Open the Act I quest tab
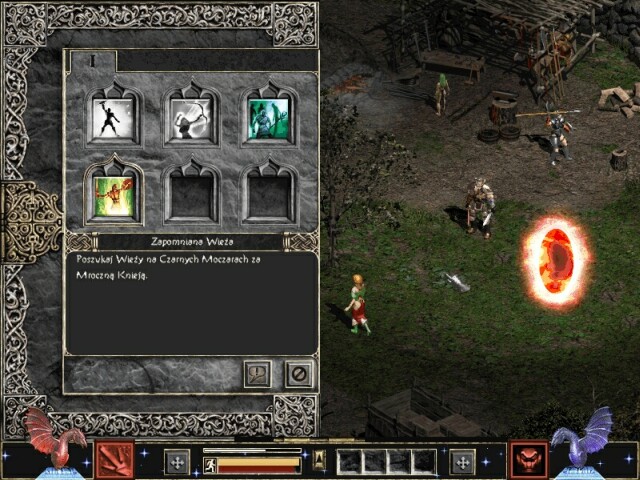Image resolution: width=640 pixels, height=480 pixels. [92, 61]
